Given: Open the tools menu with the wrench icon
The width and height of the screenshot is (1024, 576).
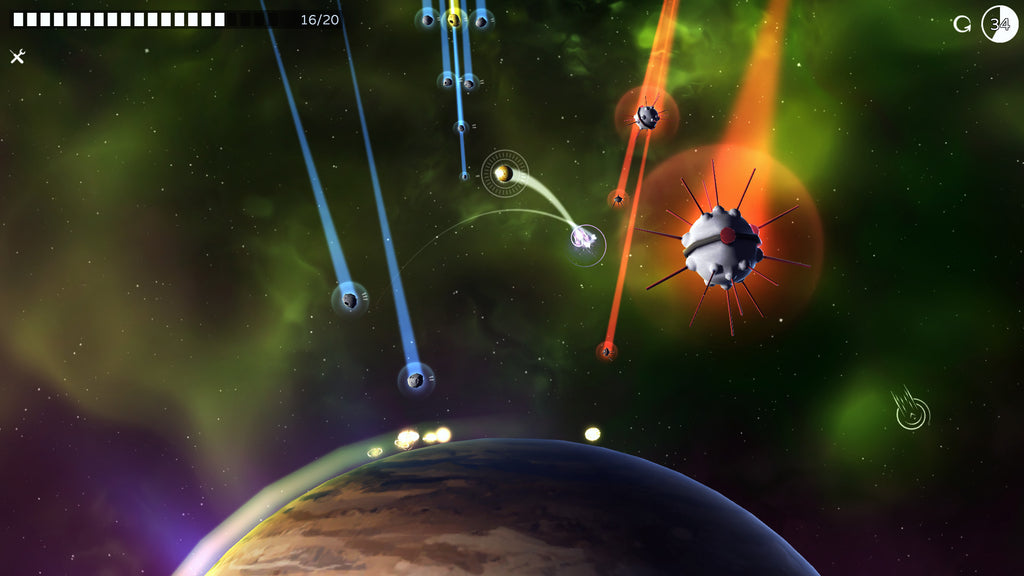Looking at the screenshot, I should [17, 57].
